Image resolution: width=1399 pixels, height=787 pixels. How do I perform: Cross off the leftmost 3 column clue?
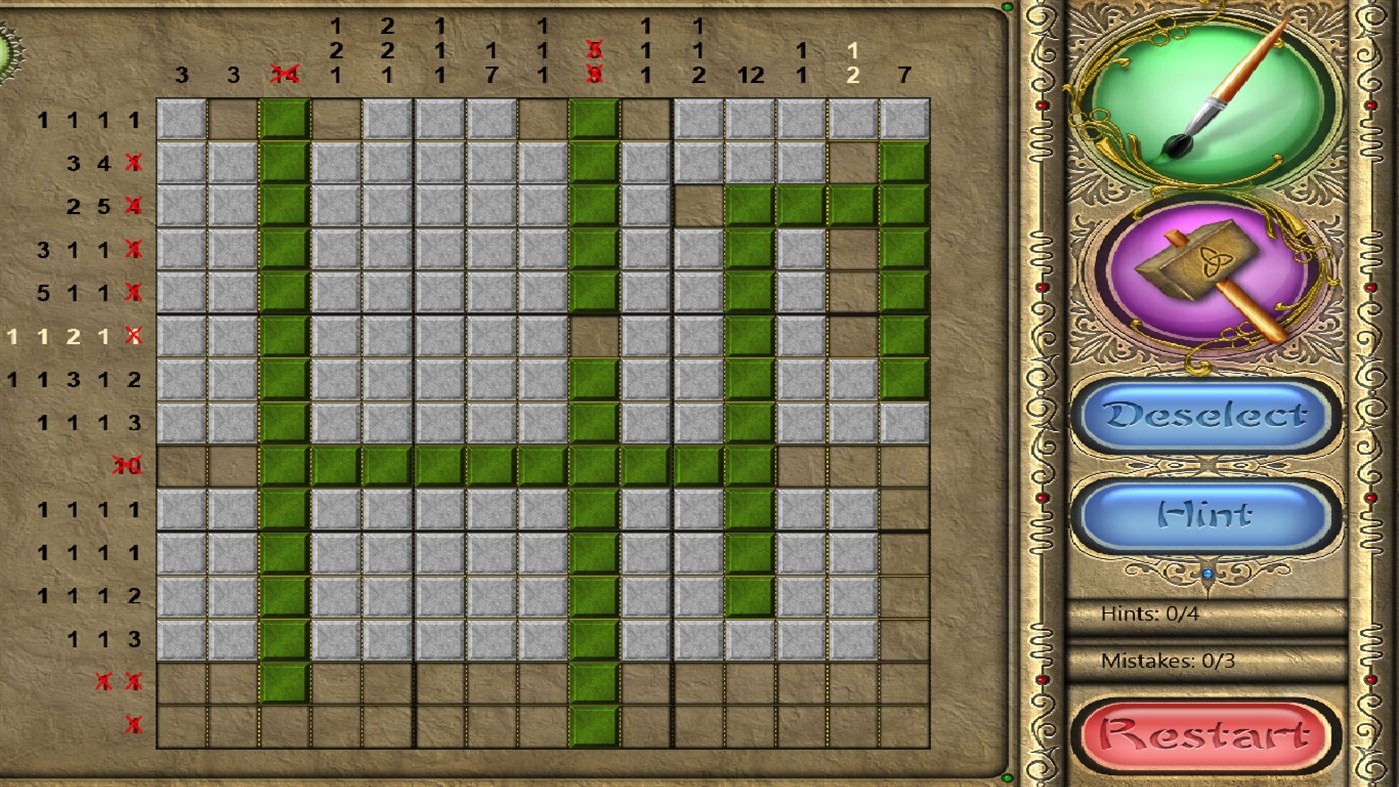tap(183, 74)
